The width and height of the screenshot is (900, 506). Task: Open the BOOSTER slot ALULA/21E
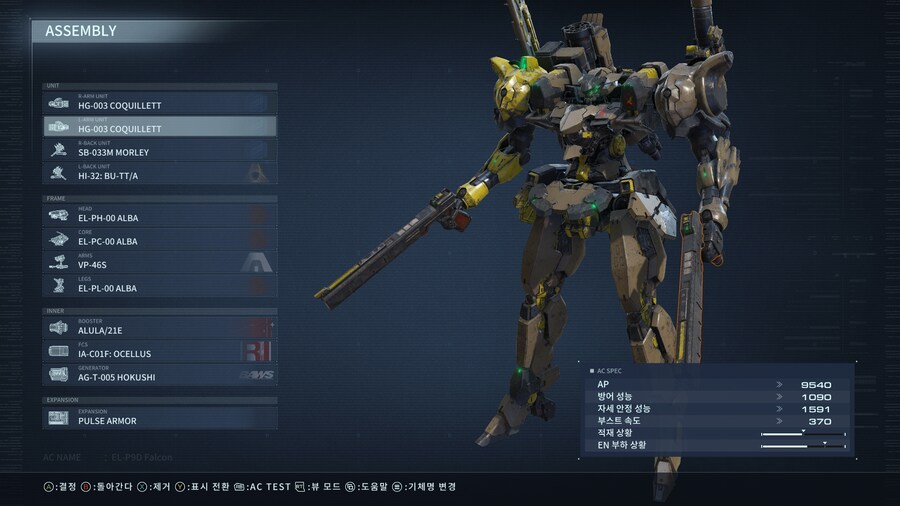tap(160, 327)
